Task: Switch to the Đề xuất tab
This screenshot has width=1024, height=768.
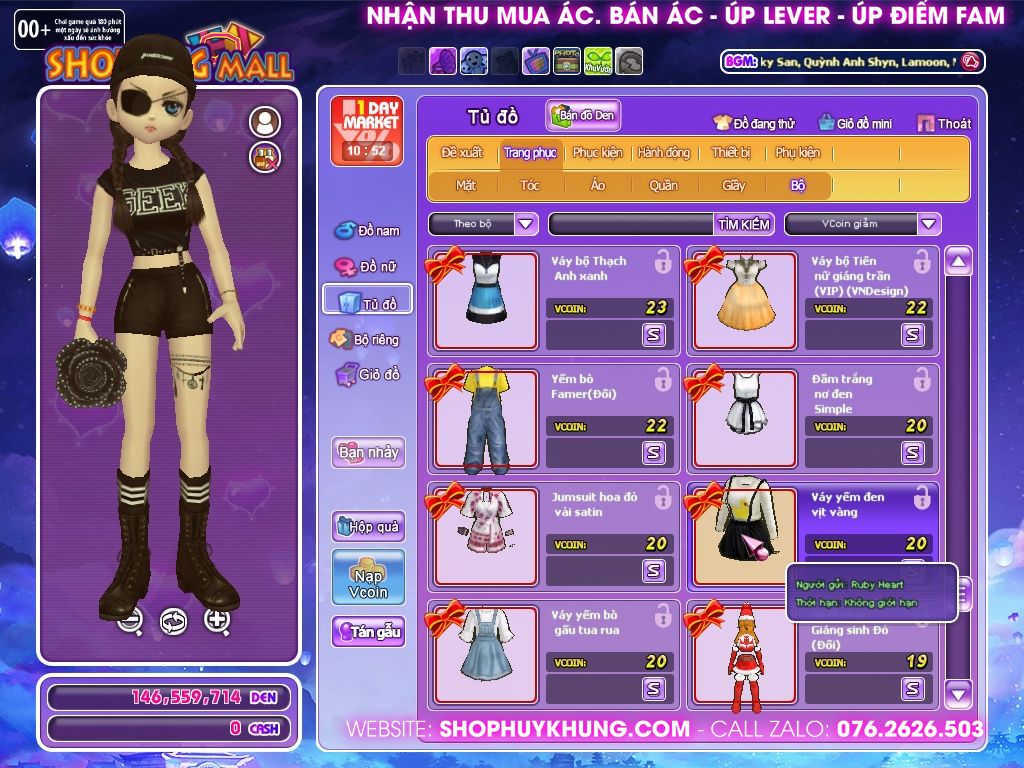Action: click(461, 153)
